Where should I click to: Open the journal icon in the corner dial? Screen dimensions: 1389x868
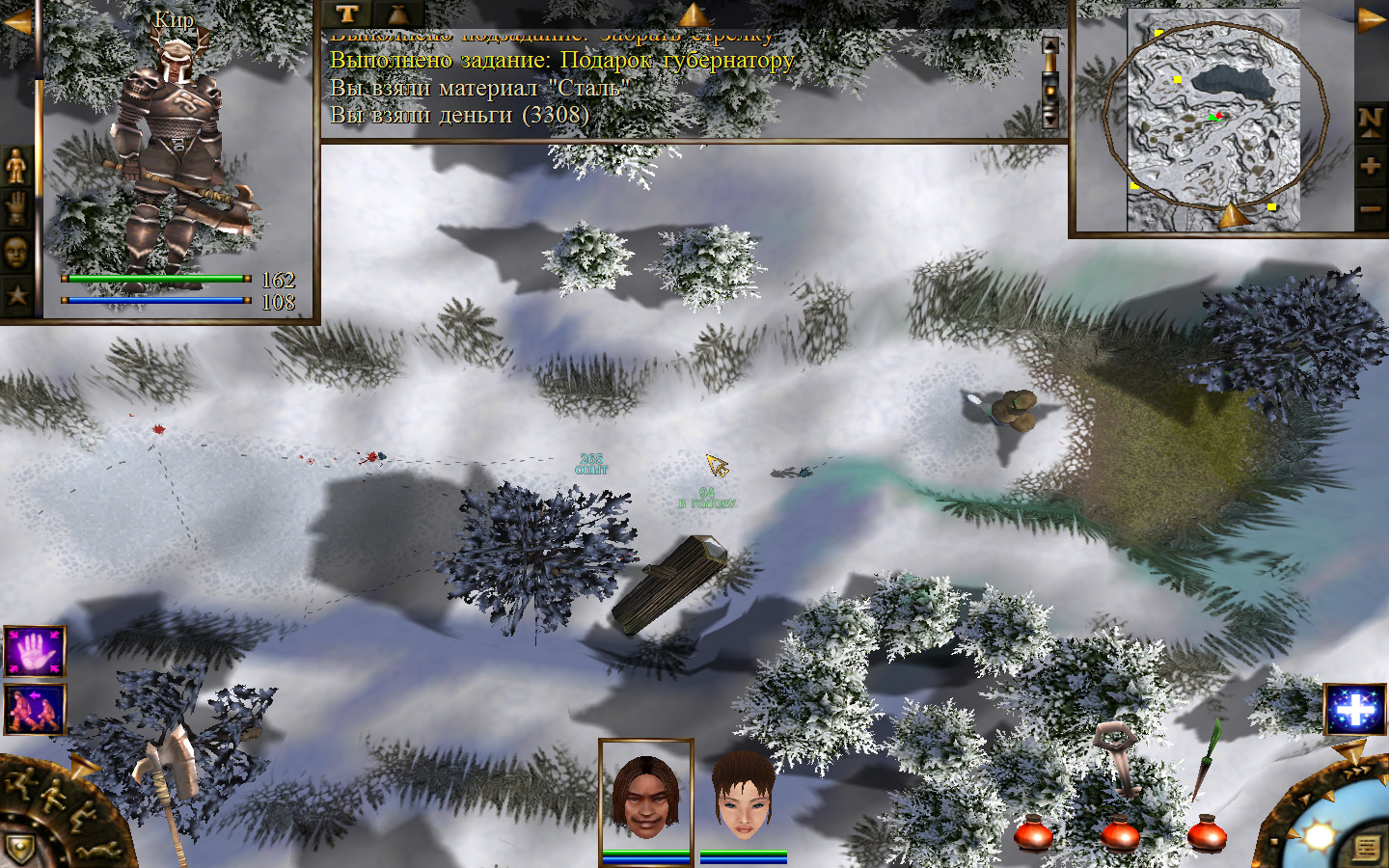1367,847
